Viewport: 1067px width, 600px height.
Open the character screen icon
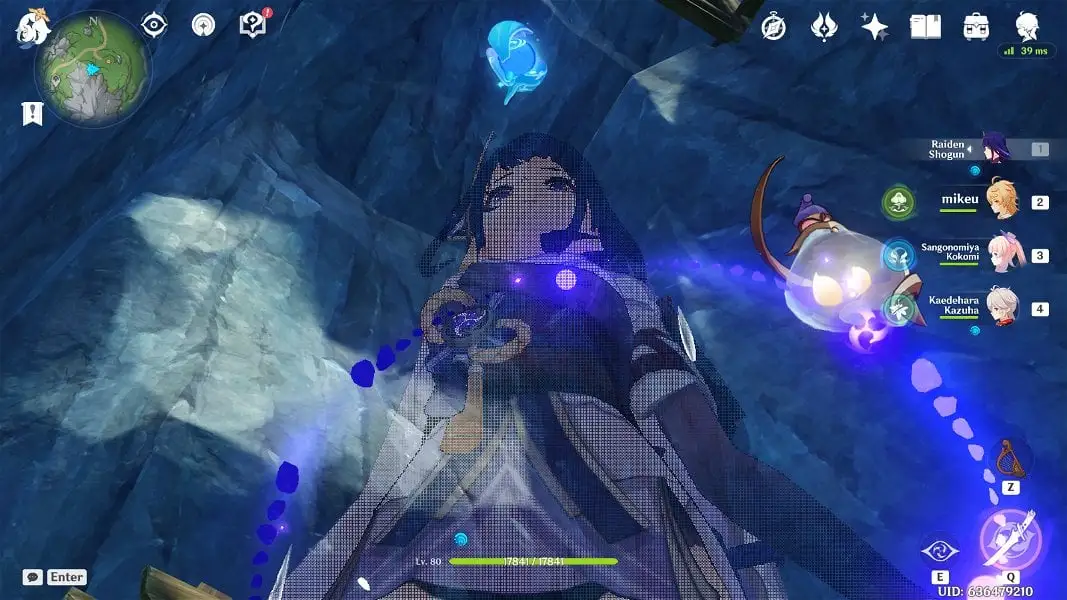(1027, 25)
